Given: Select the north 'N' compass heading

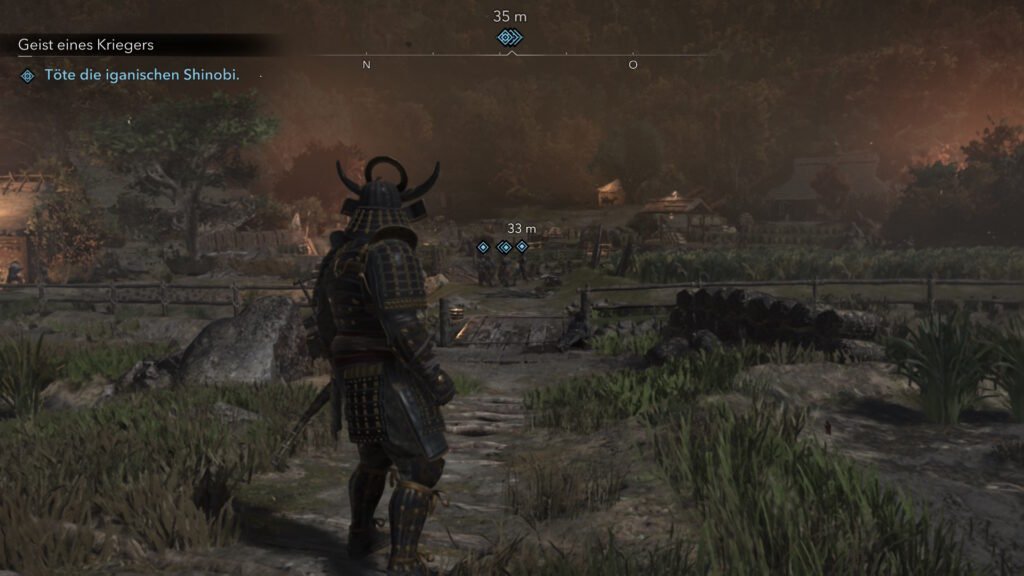Looking at the screenshot, I should click(366, 65).
